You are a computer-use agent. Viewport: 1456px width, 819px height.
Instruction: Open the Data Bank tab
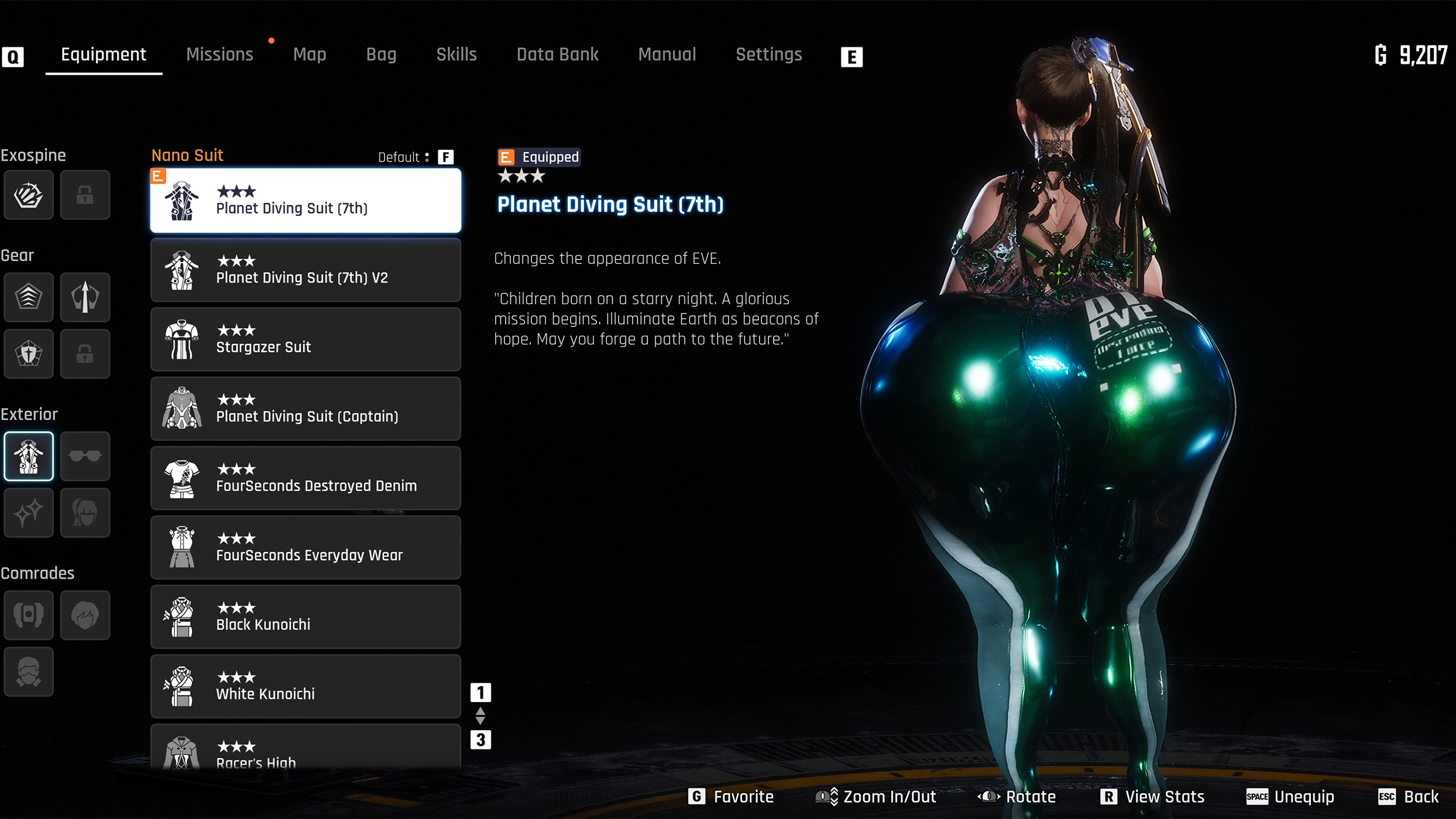(557, 54)
